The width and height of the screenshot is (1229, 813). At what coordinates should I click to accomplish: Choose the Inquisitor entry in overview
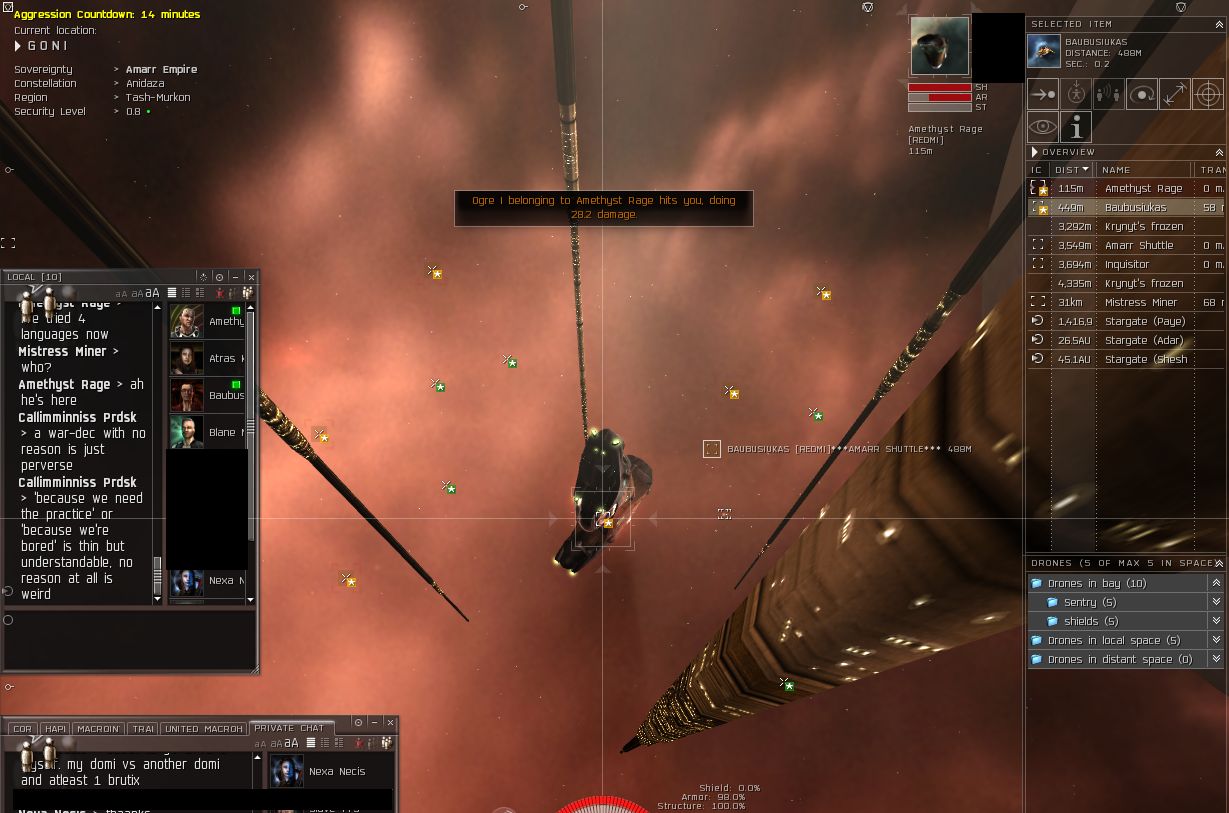1126,265
